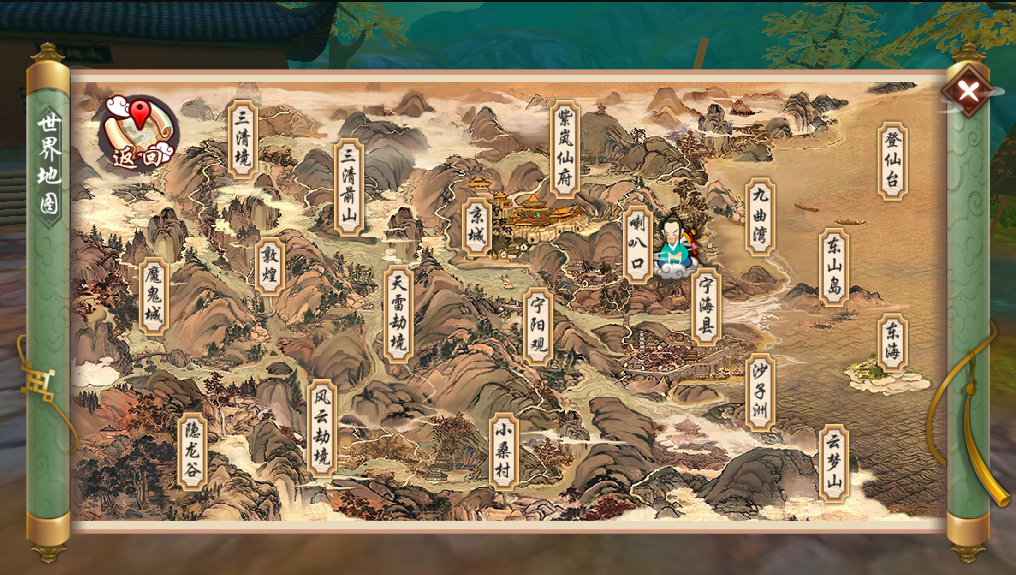Choose the 宁海县 location label
Screen dimensions: 1016x575
(x=706, y=306)
